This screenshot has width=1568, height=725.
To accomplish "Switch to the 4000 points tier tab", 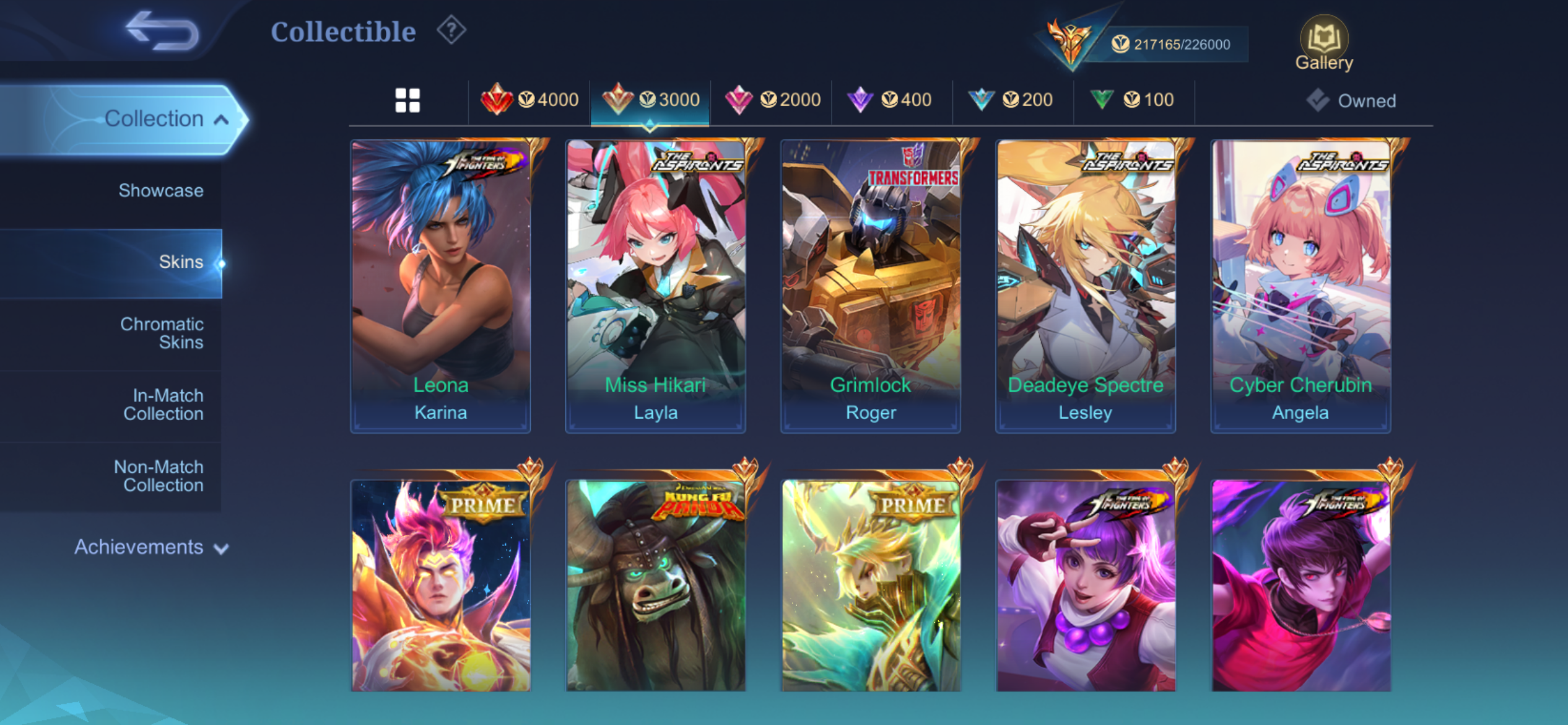I will click(530, 100).
